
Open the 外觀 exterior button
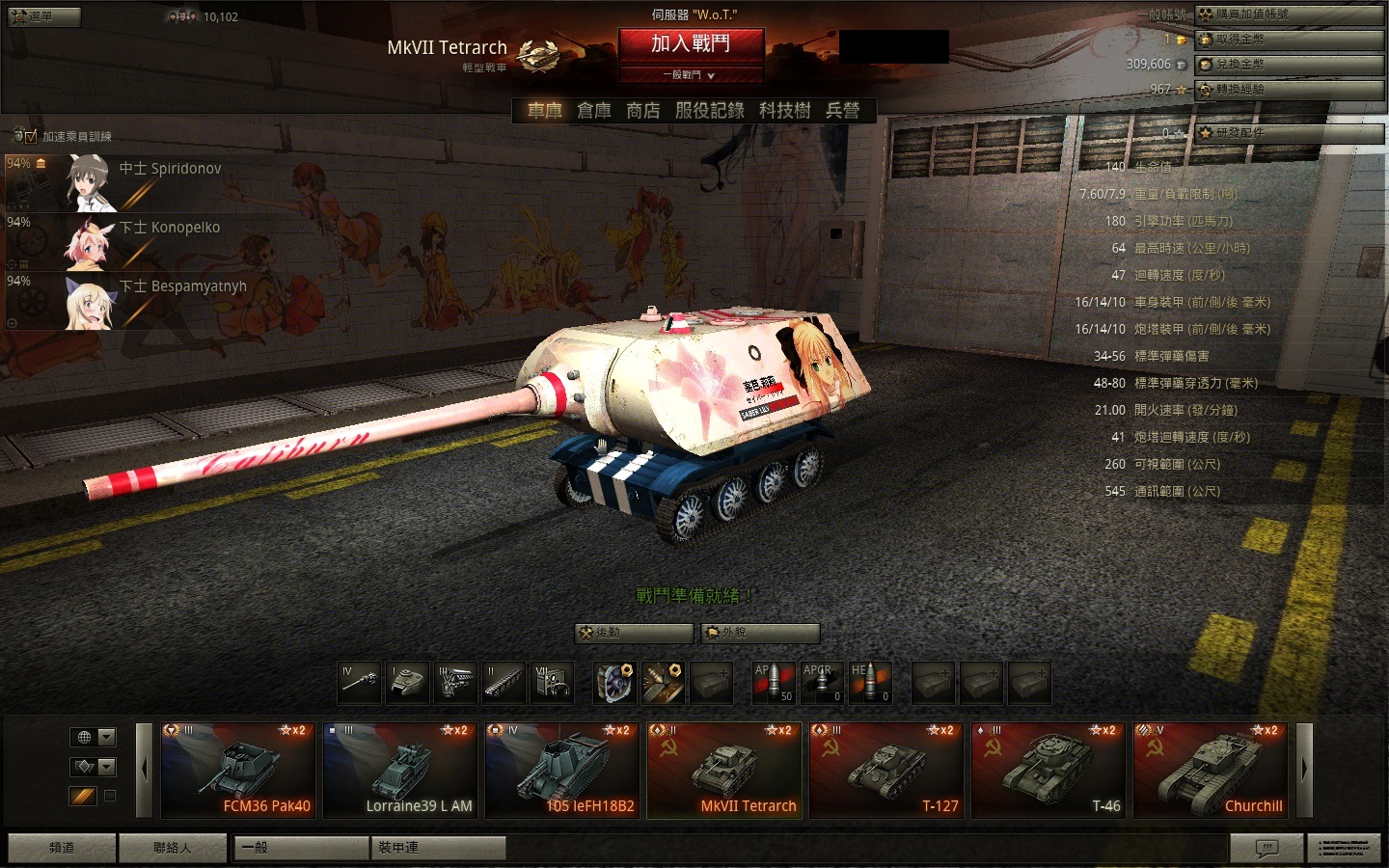[760, 633]
